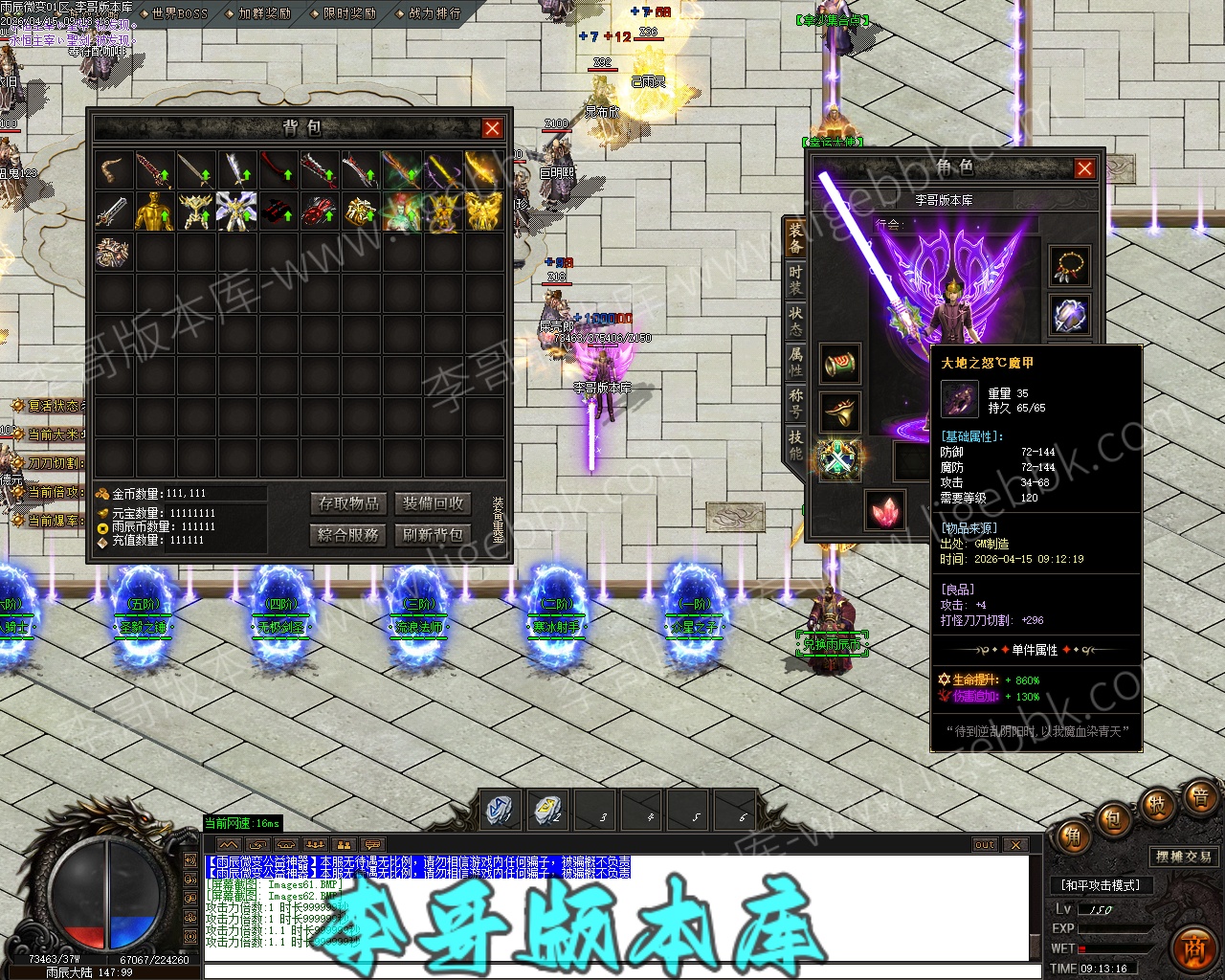Toggle the 和平攻击模式 attack mode
1225x980 pixels.
pyautogui.click(x=1102, y=885)
